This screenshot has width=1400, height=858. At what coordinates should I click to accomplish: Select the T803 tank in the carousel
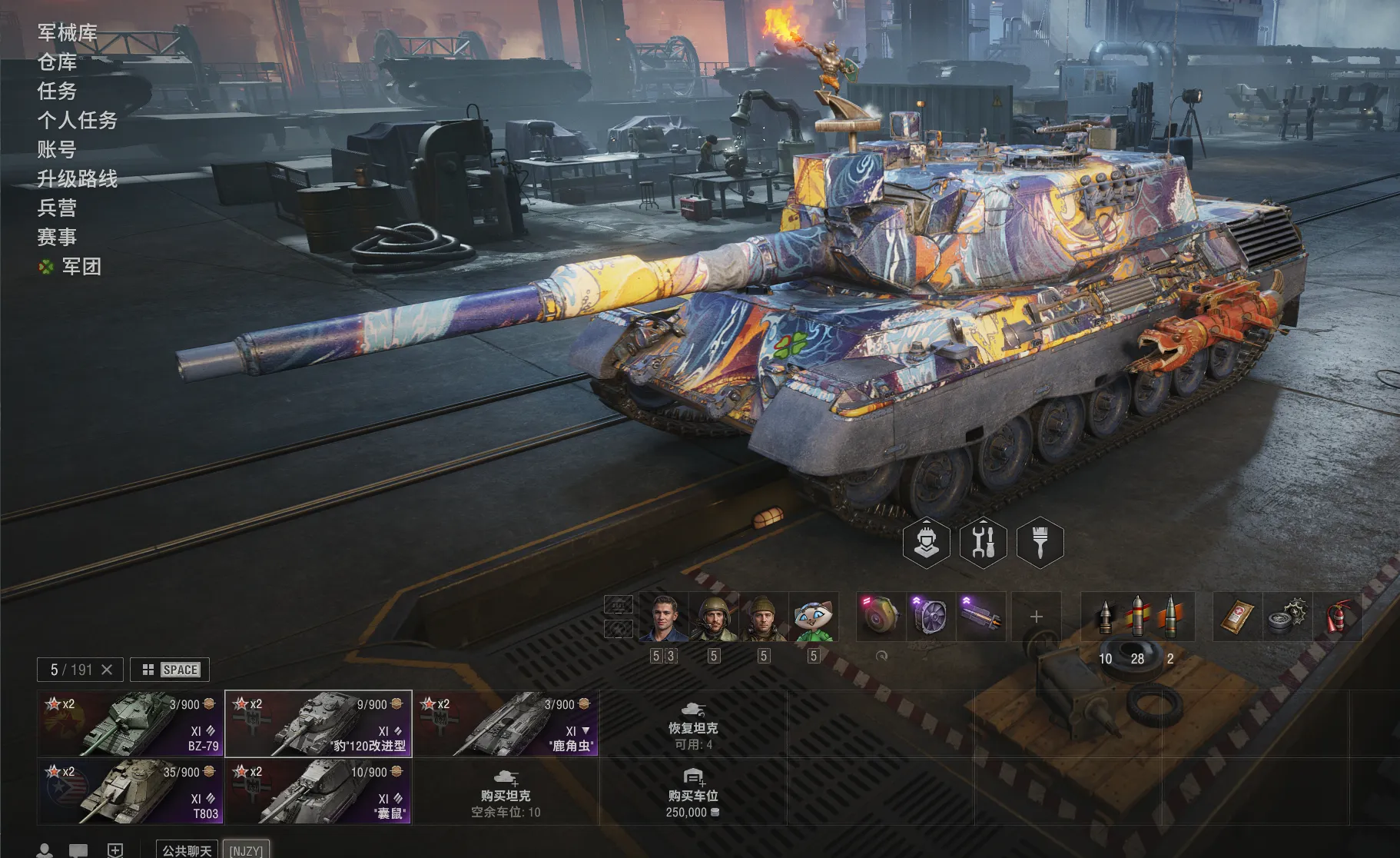(x=130, y=791)
